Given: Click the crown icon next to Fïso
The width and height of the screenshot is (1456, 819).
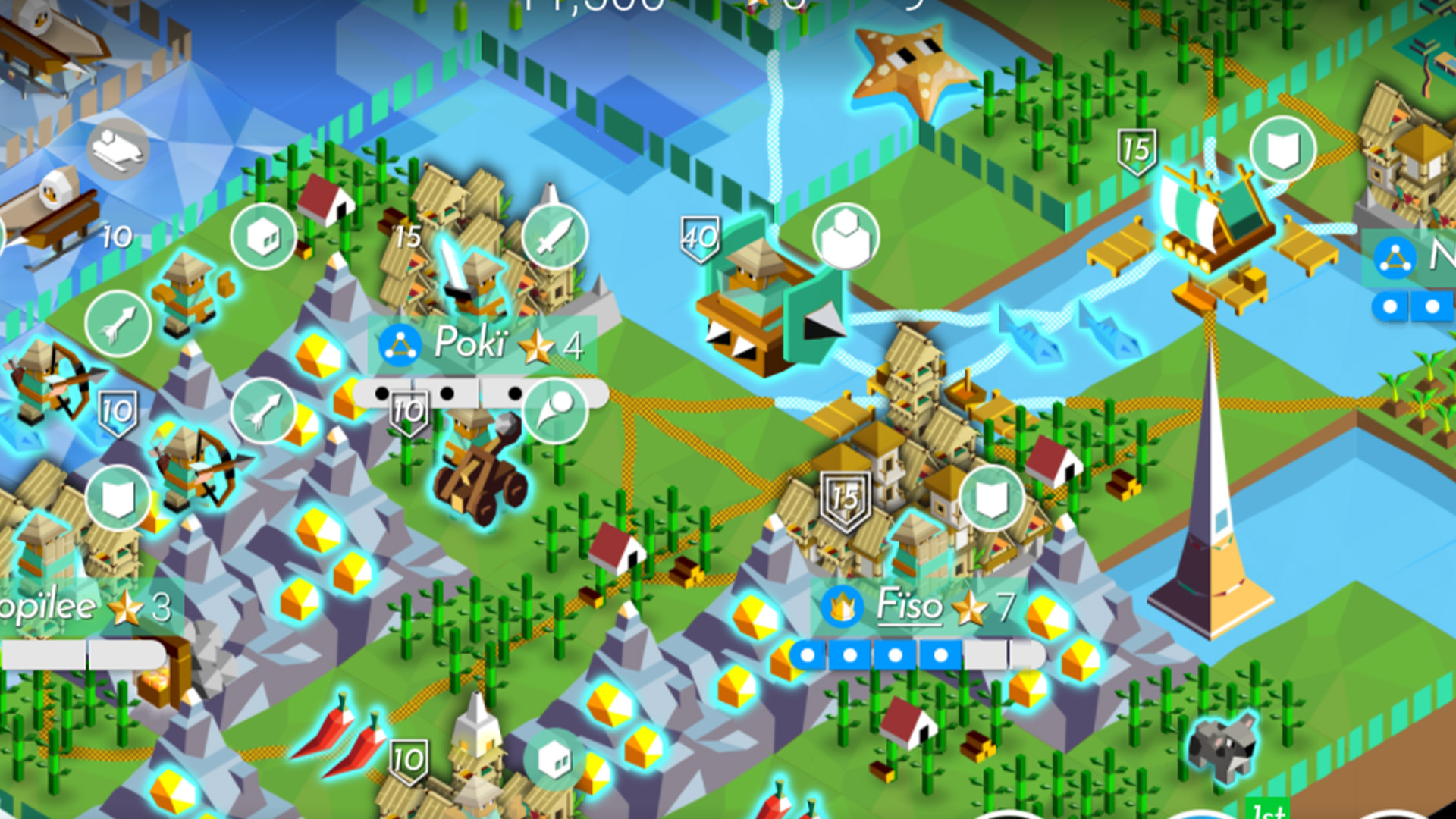Looking at the screenshot, I should pyautogui.click(x=843, y=607).
